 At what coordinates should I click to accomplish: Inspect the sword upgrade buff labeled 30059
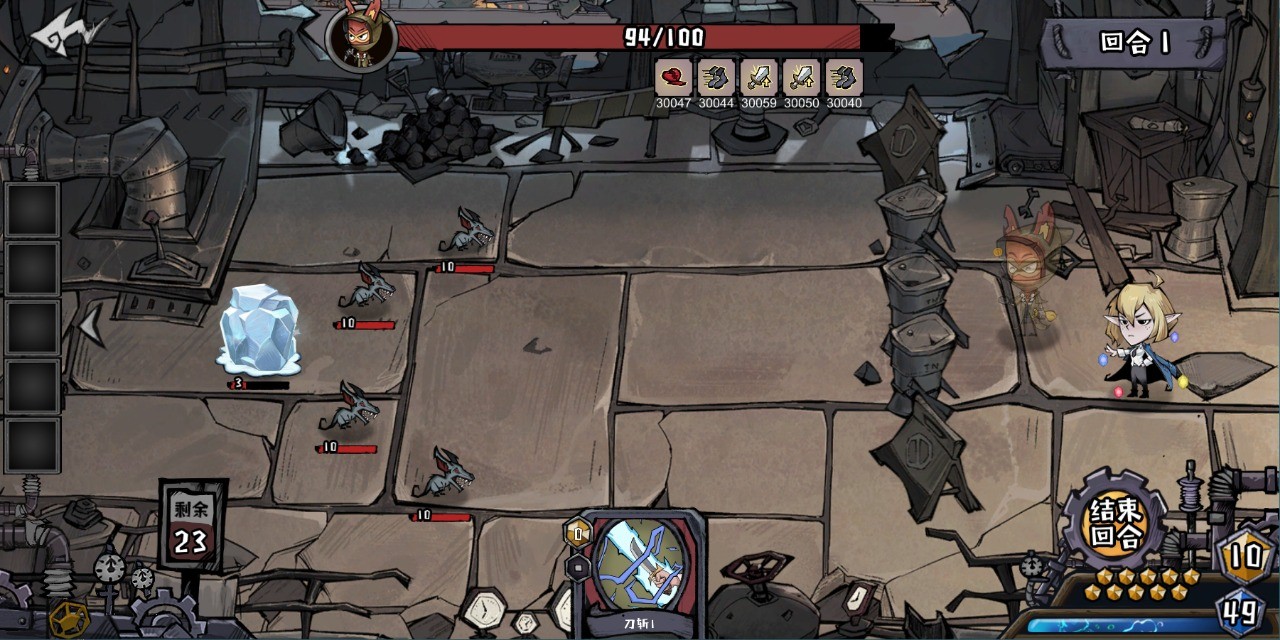759,78
